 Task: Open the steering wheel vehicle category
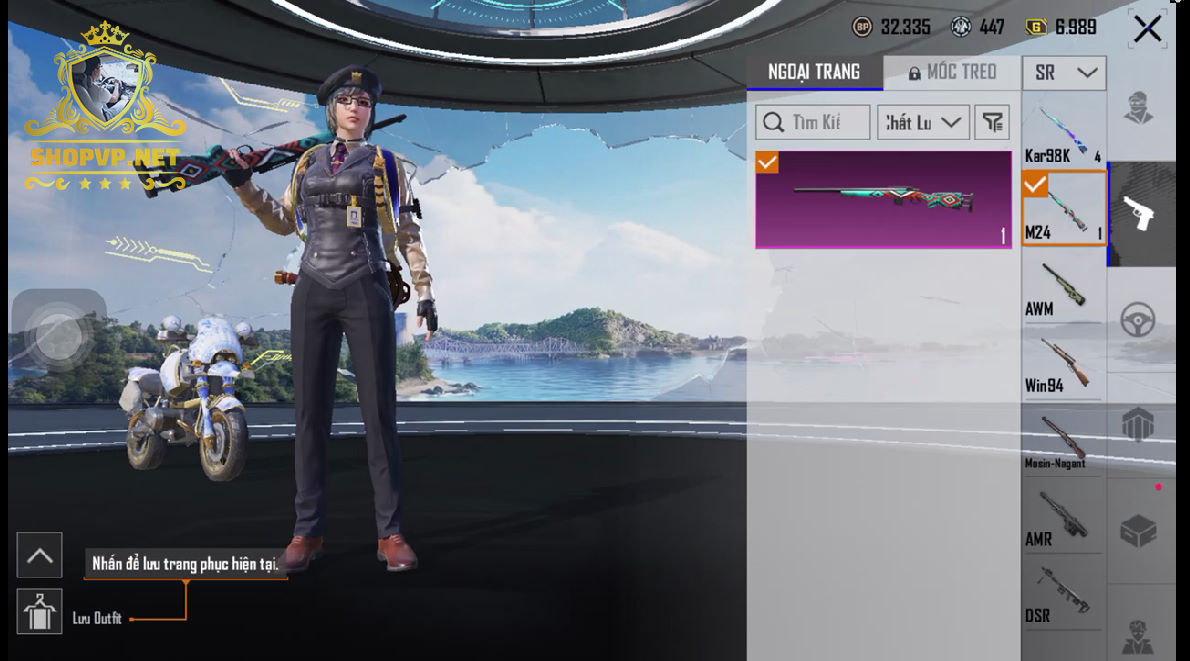pos(1139,320)
